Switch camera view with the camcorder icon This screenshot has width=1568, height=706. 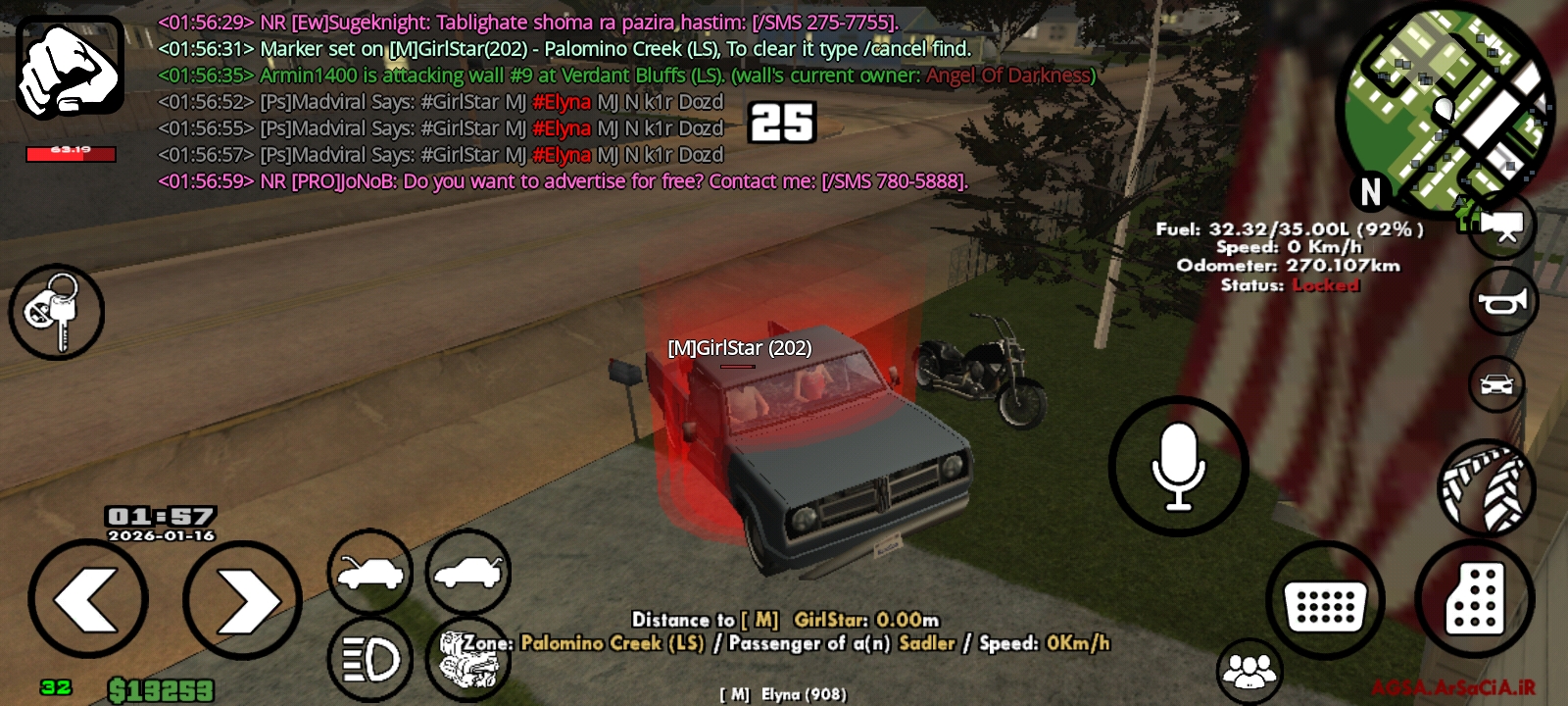coord(1499,224)
